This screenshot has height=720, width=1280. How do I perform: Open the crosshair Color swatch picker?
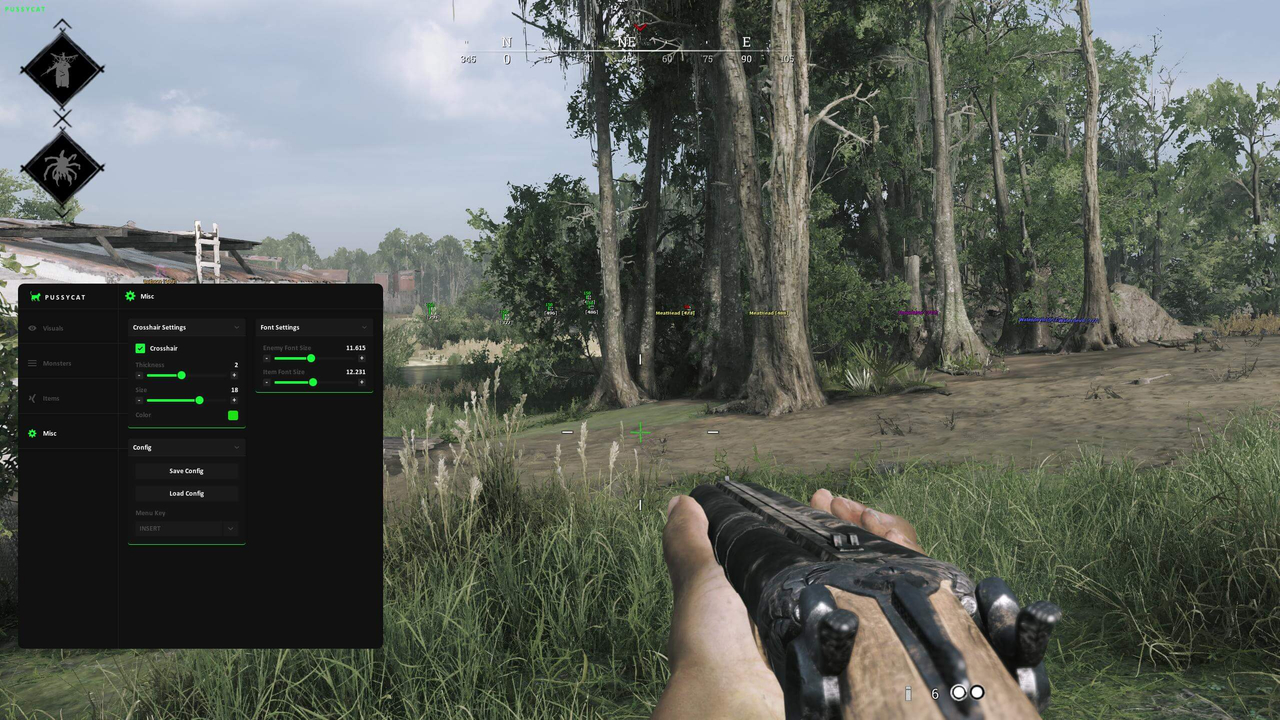tap(233, 415)
